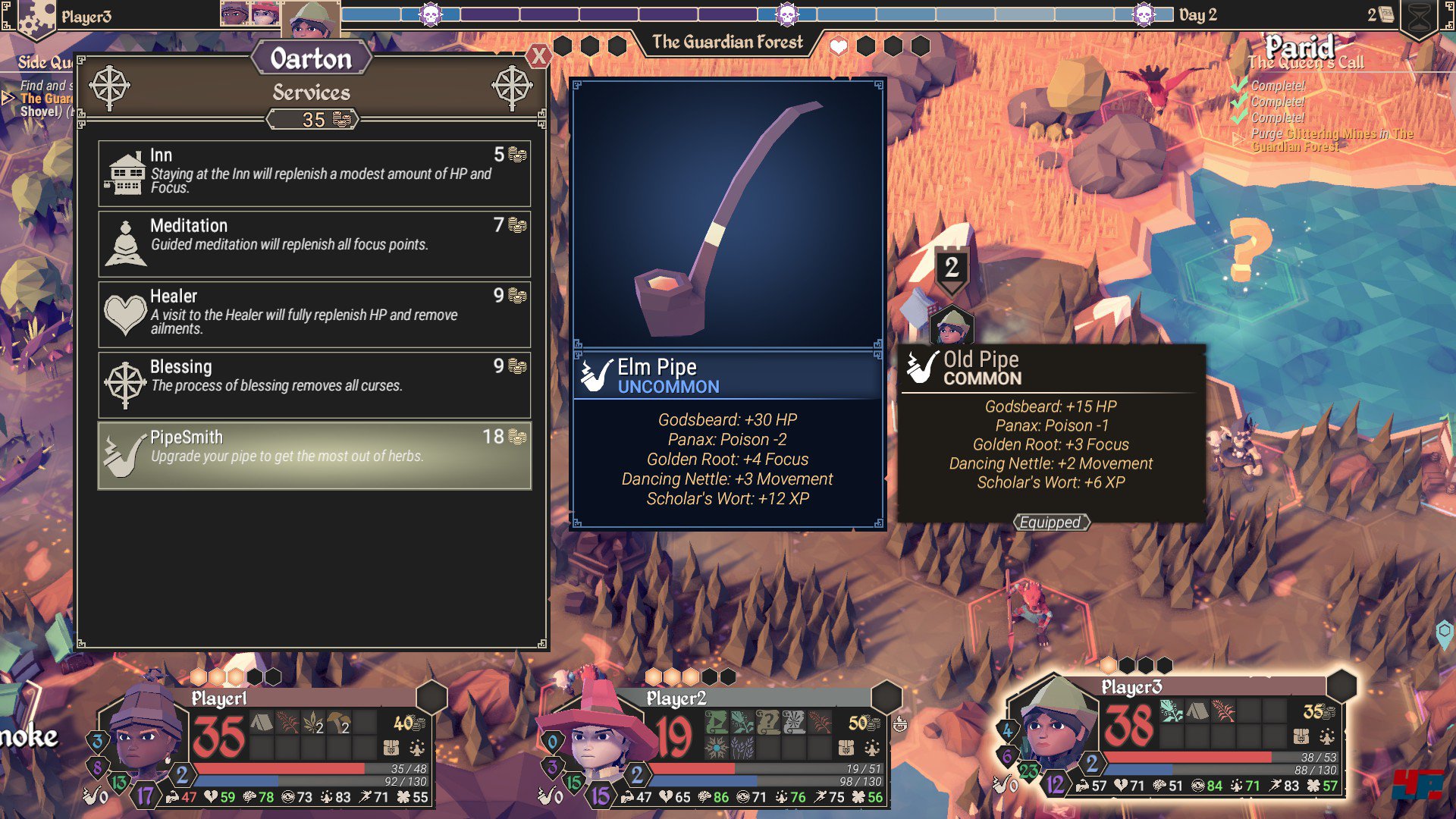The width and height of the screenshot is (1456, 819).
Task: Open the gear settings menu
Action: tap(36, 18)
